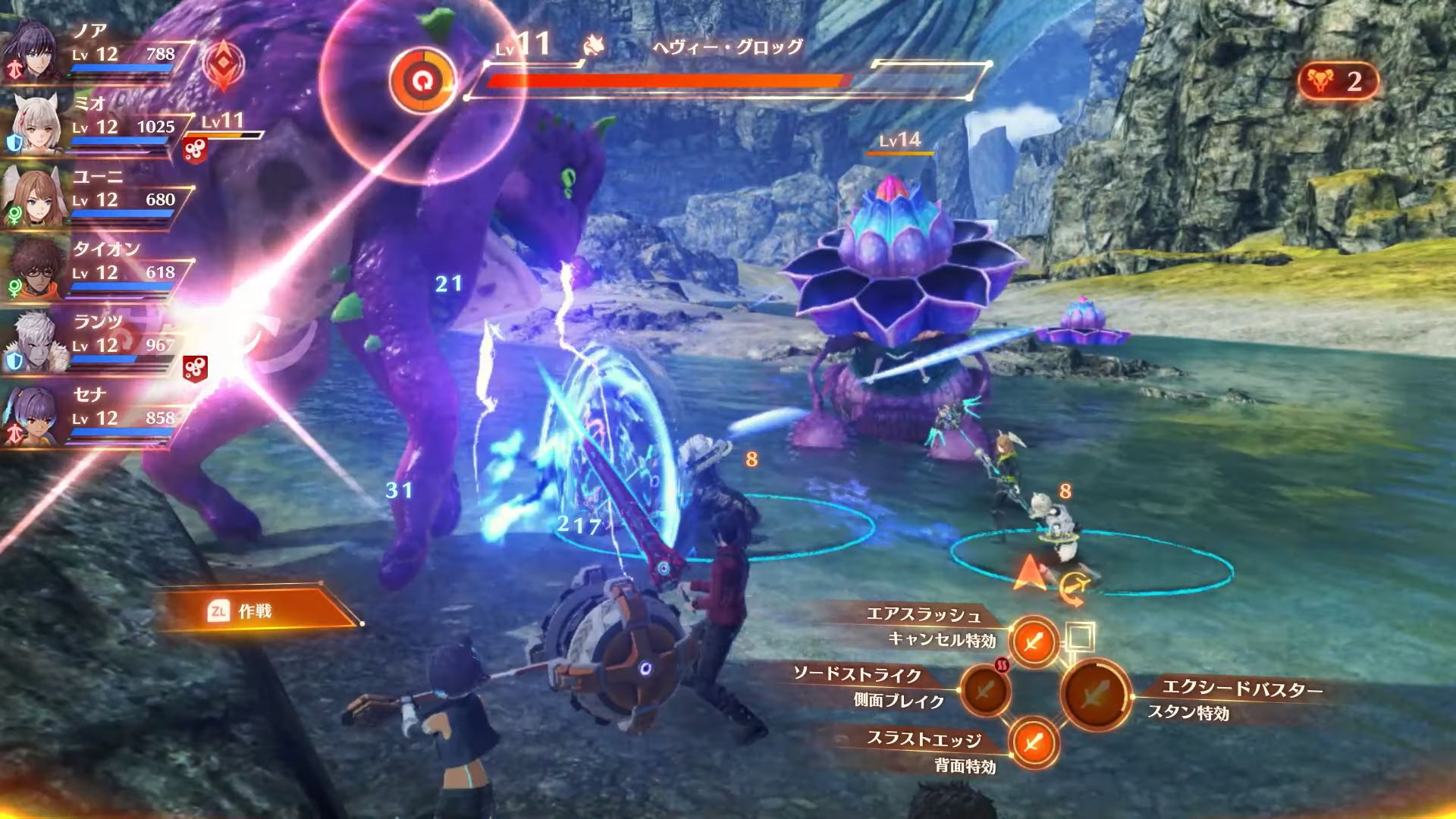The image size is (1456, 819).
Task: Select the スラストエッジ art icon
Action: 1034,742
